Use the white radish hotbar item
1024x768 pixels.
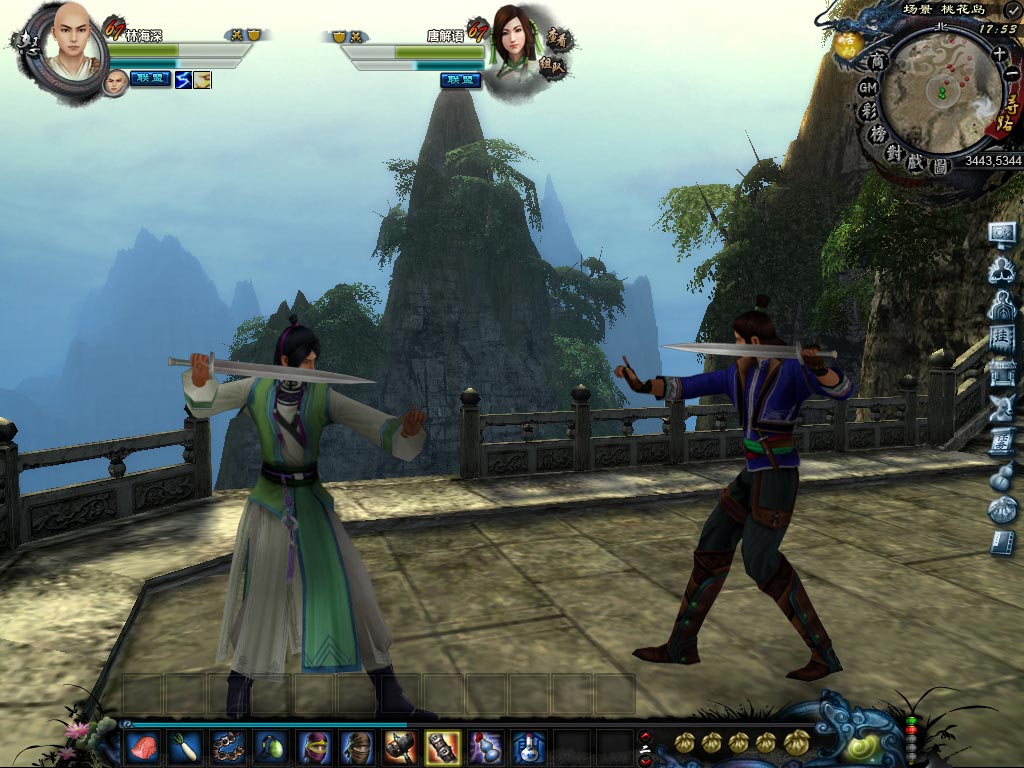(183, 746)
